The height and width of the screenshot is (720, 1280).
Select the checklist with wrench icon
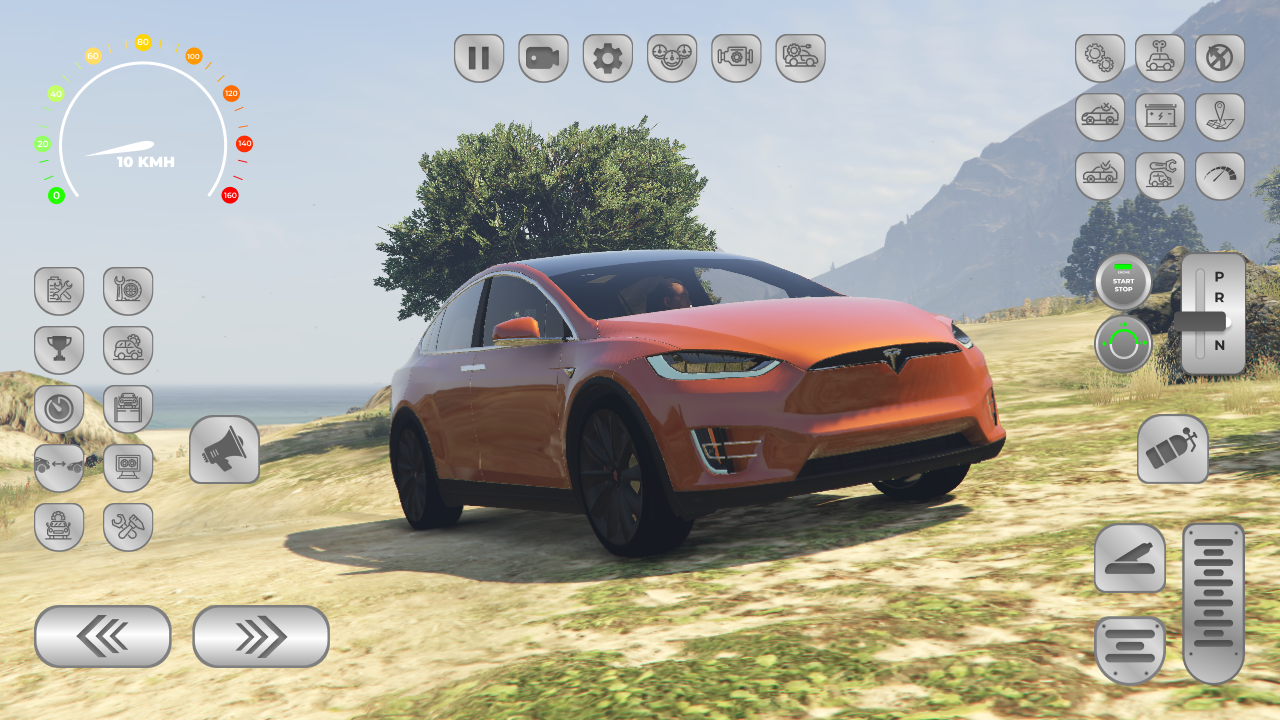tap(59, 291)
